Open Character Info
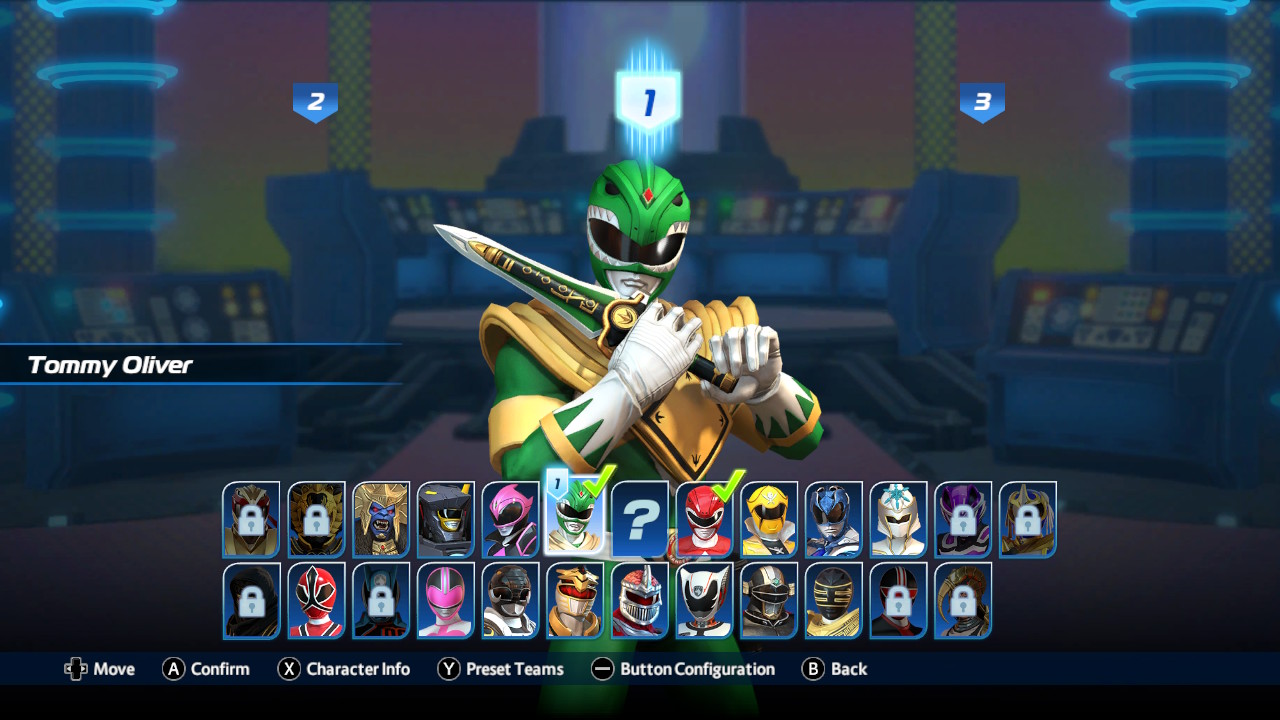The image size is (1280, 720). coord(344,669)
